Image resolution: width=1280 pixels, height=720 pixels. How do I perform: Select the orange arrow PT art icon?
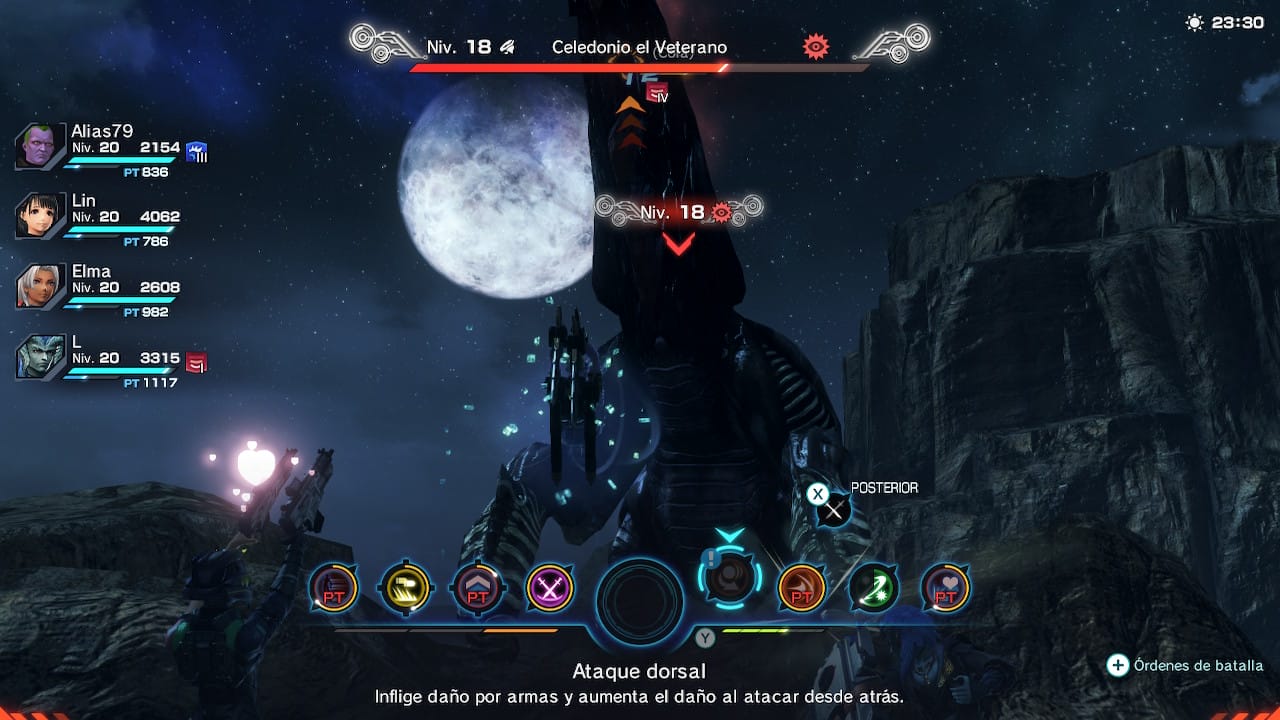[801, 588]
